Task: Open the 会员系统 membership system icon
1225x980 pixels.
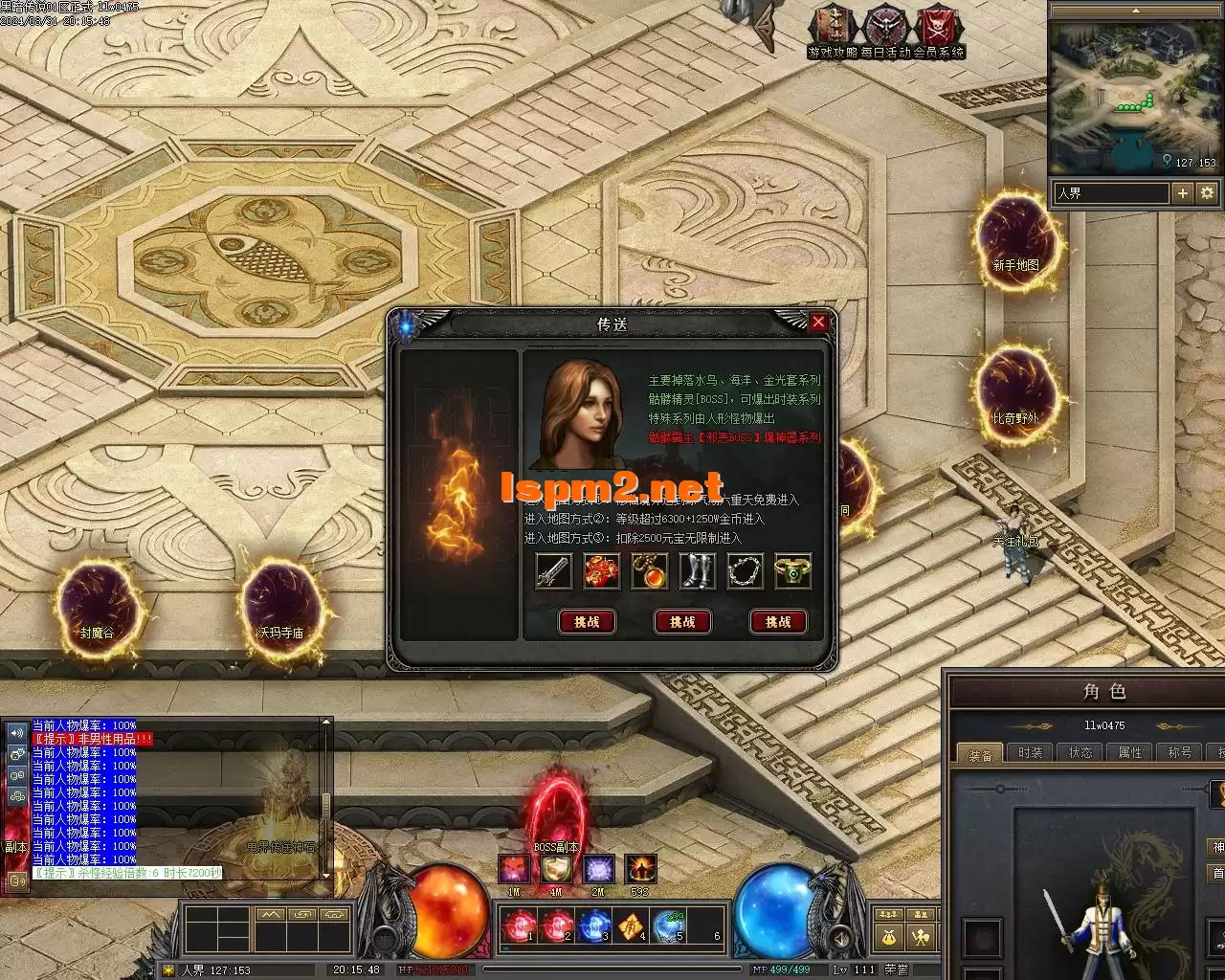Action: (x=938, y=29)
